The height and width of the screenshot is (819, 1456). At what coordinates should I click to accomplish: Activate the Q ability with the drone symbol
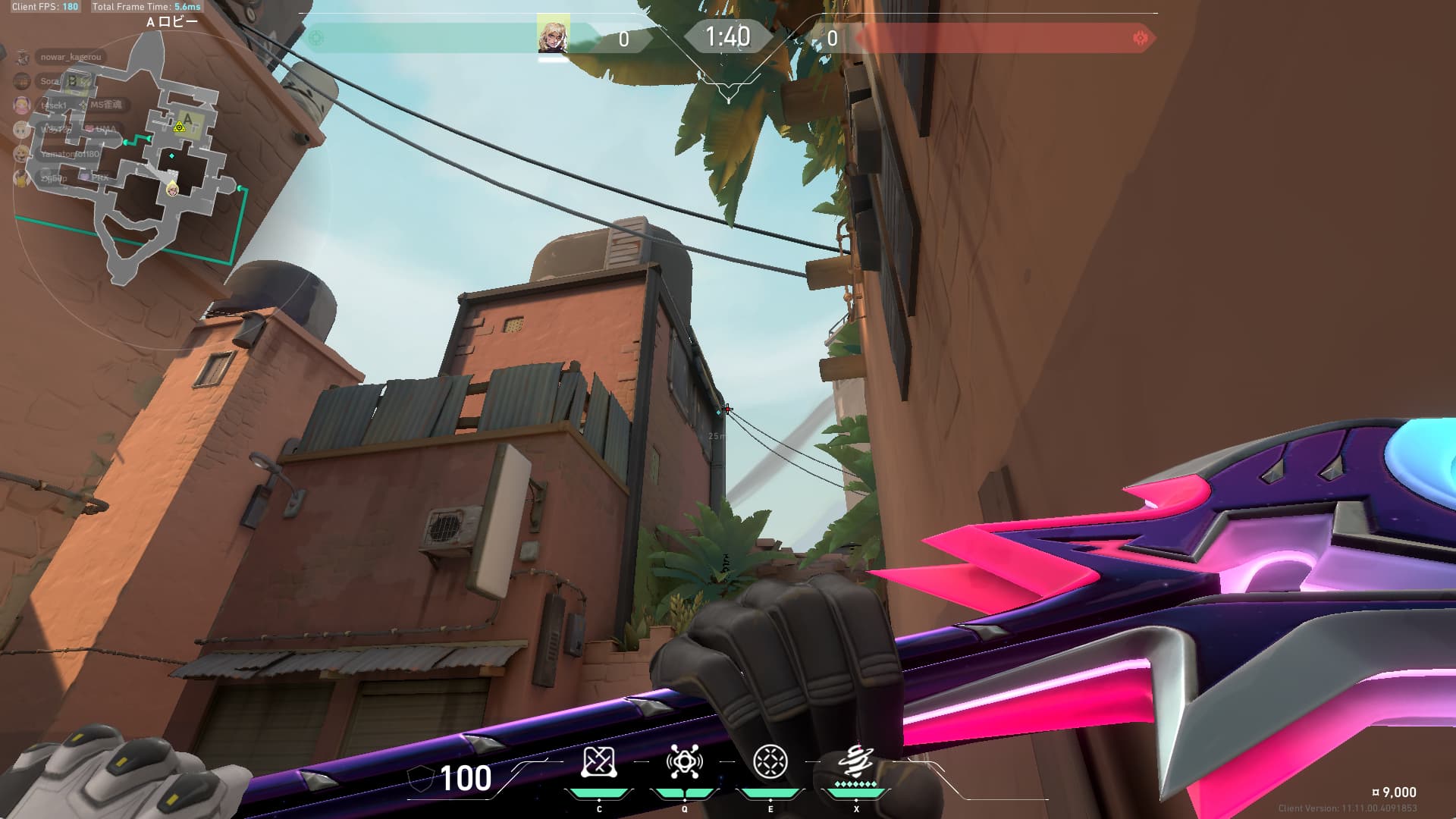click(684, 763)
